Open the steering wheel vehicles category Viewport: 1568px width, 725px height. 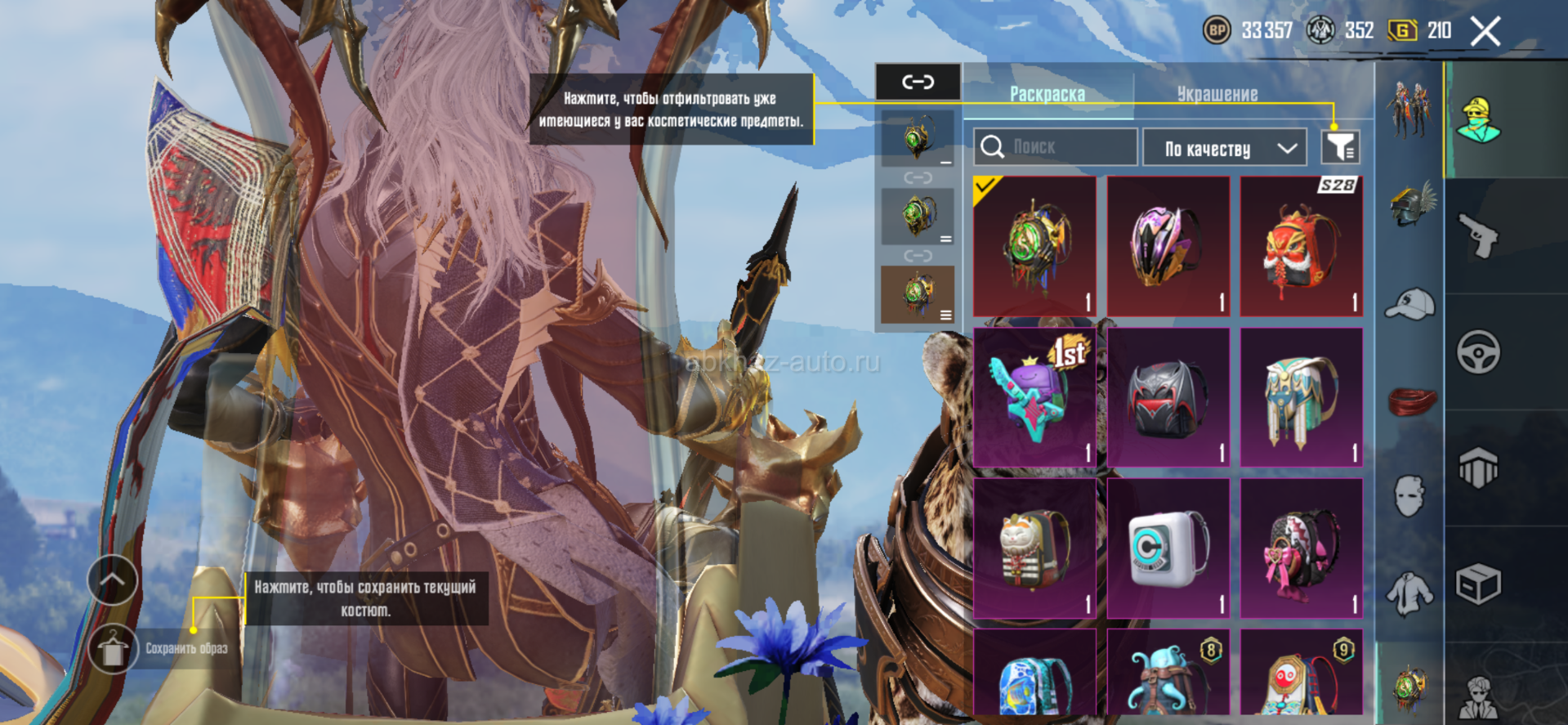(x=1478, y=352)
